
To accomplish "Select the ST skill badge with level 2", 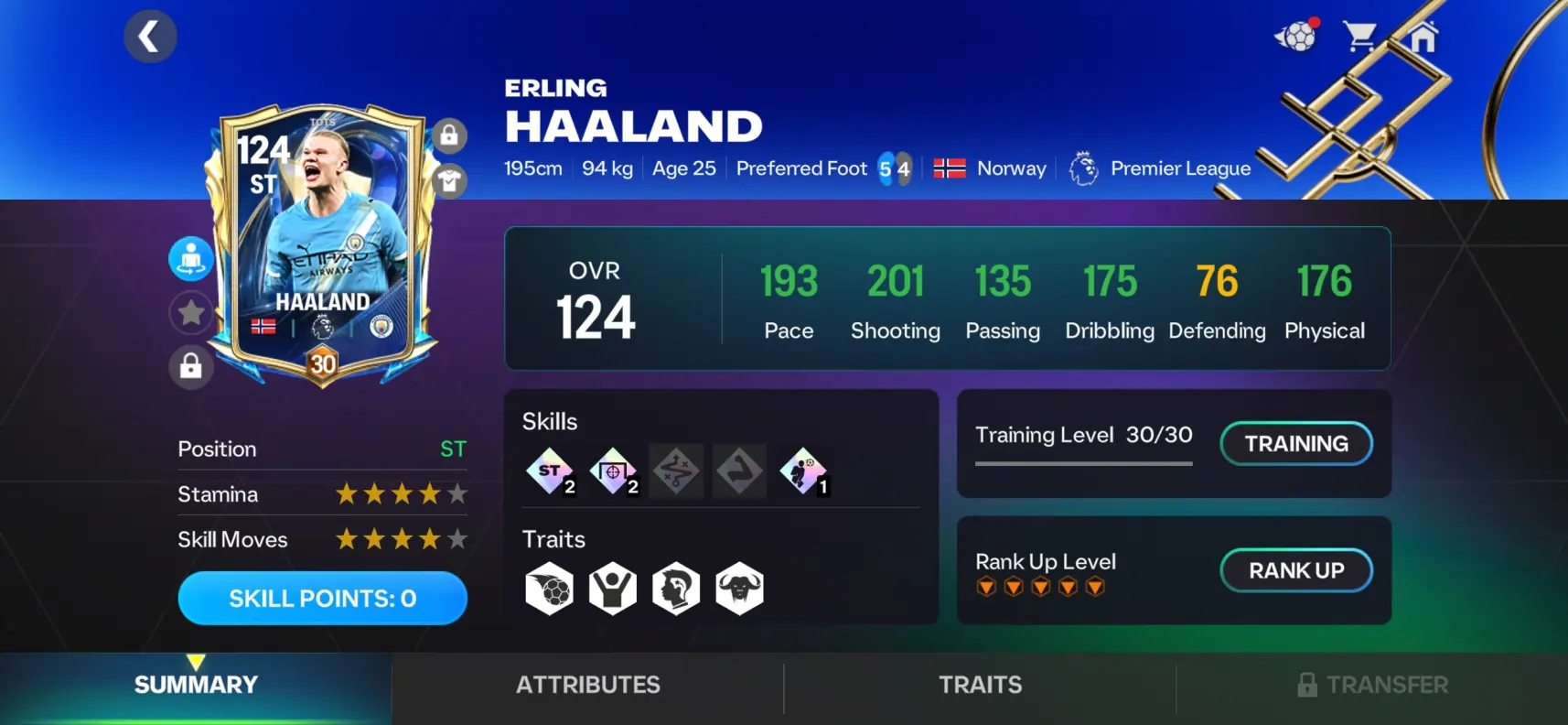I will point(550,471).
